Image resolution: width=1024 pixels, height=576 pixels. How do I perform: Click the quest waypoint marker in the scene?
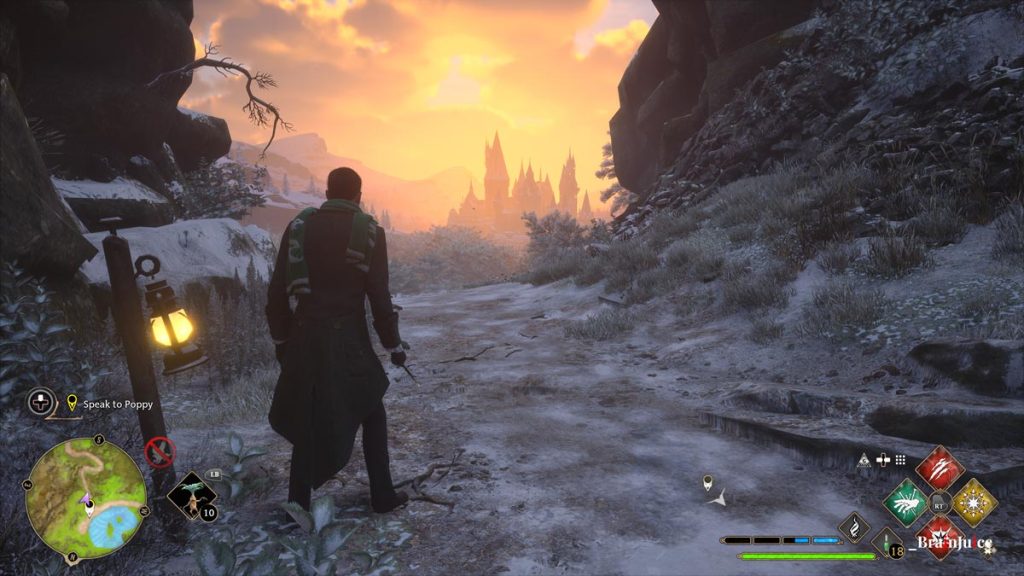click(x=708, y=483)
